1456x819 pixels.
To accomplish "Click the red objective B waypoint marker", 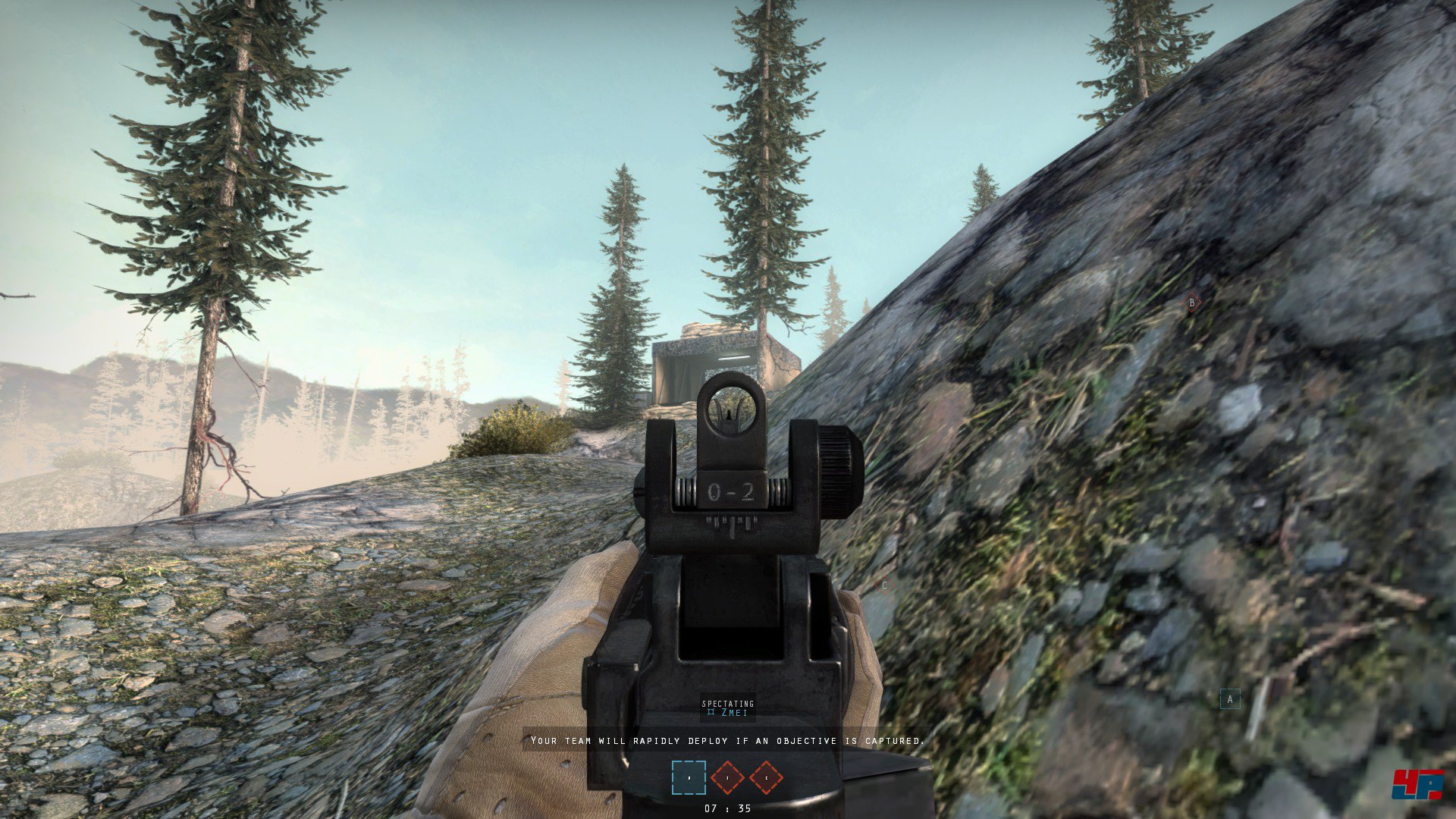I will 1191,303.
